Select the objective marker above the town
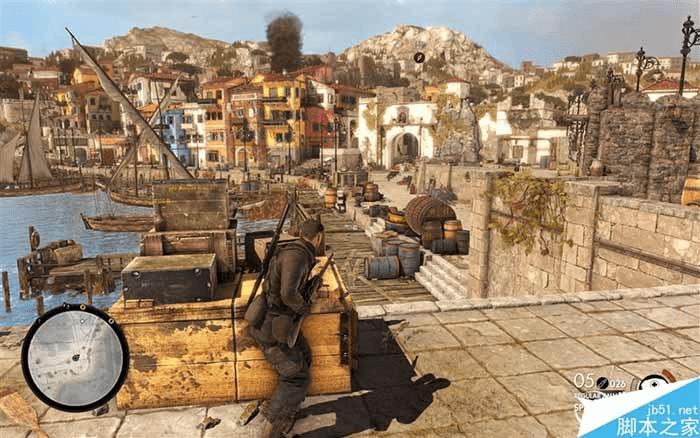The image size is (700, 438). pos(420,57)
